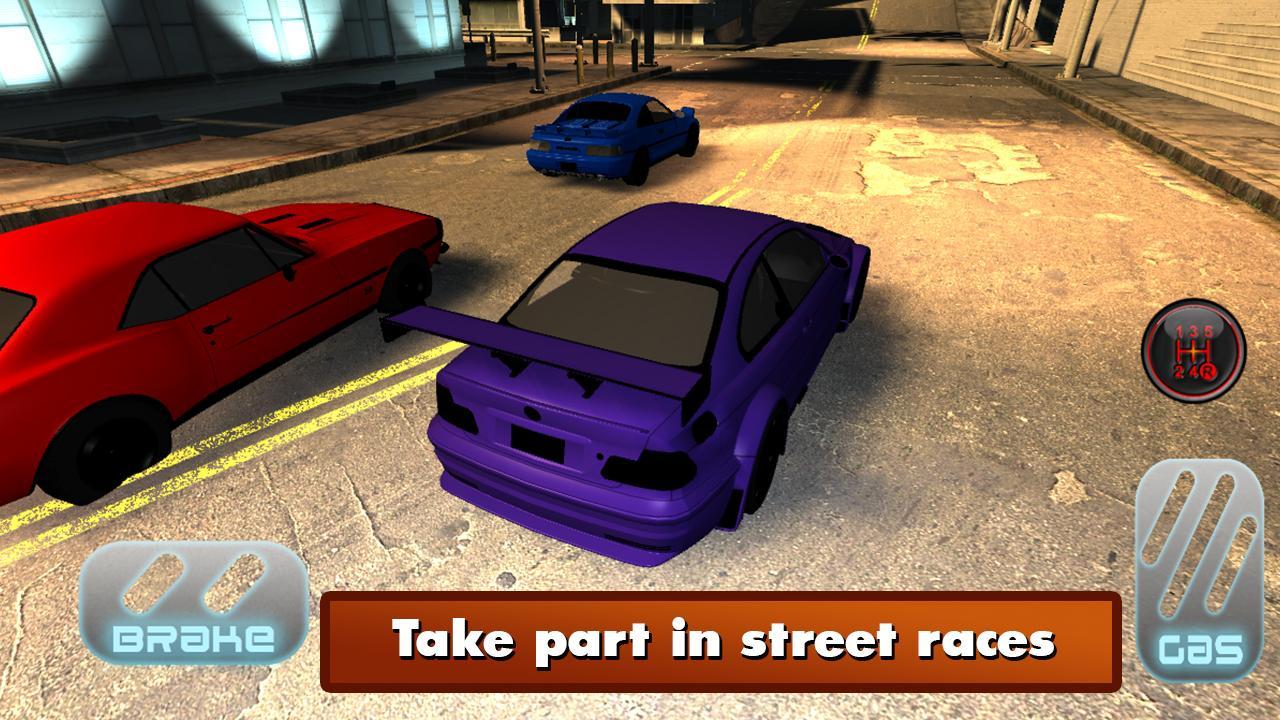
Task: Select 2nd gear on the shifter diagram
Action: 1179,372
